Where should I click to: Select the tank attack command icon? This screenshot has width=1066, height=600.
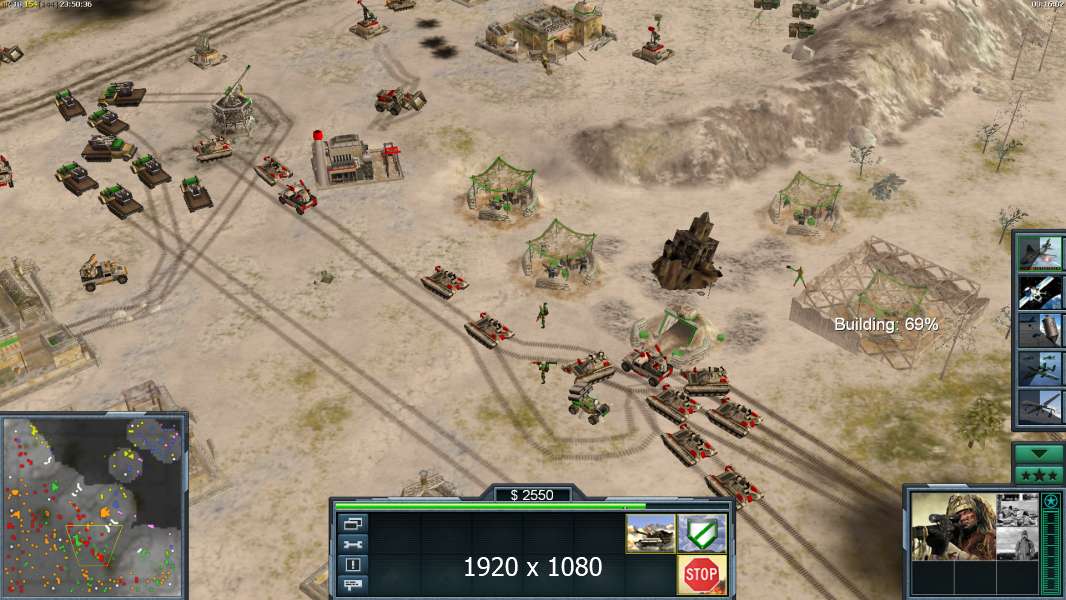(x=650, y=533)
